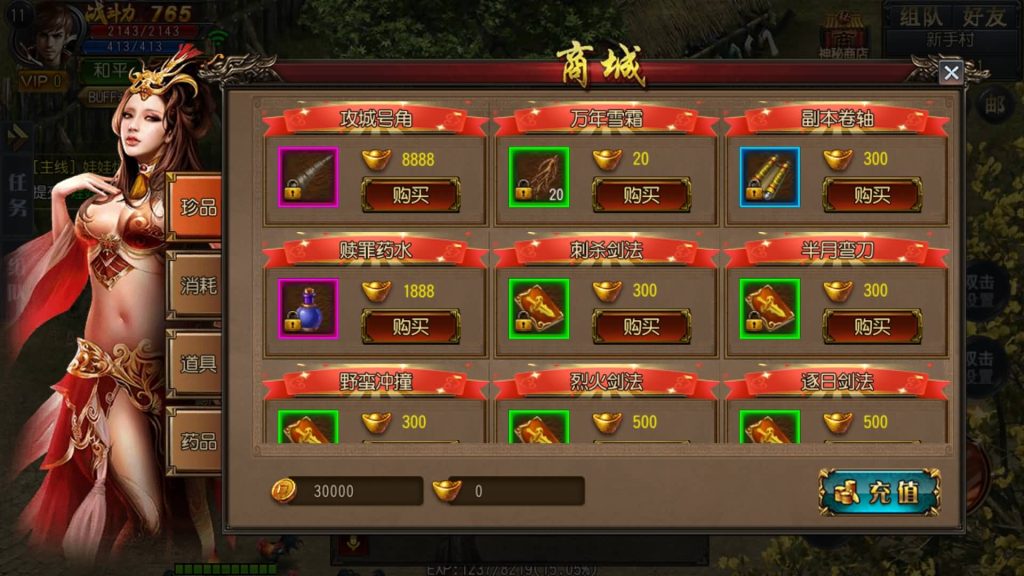Image resolution: width=1024 pixels, height=576 pixels.
Task: Close the 商城 shop window
Action: [x=951, y=72]
